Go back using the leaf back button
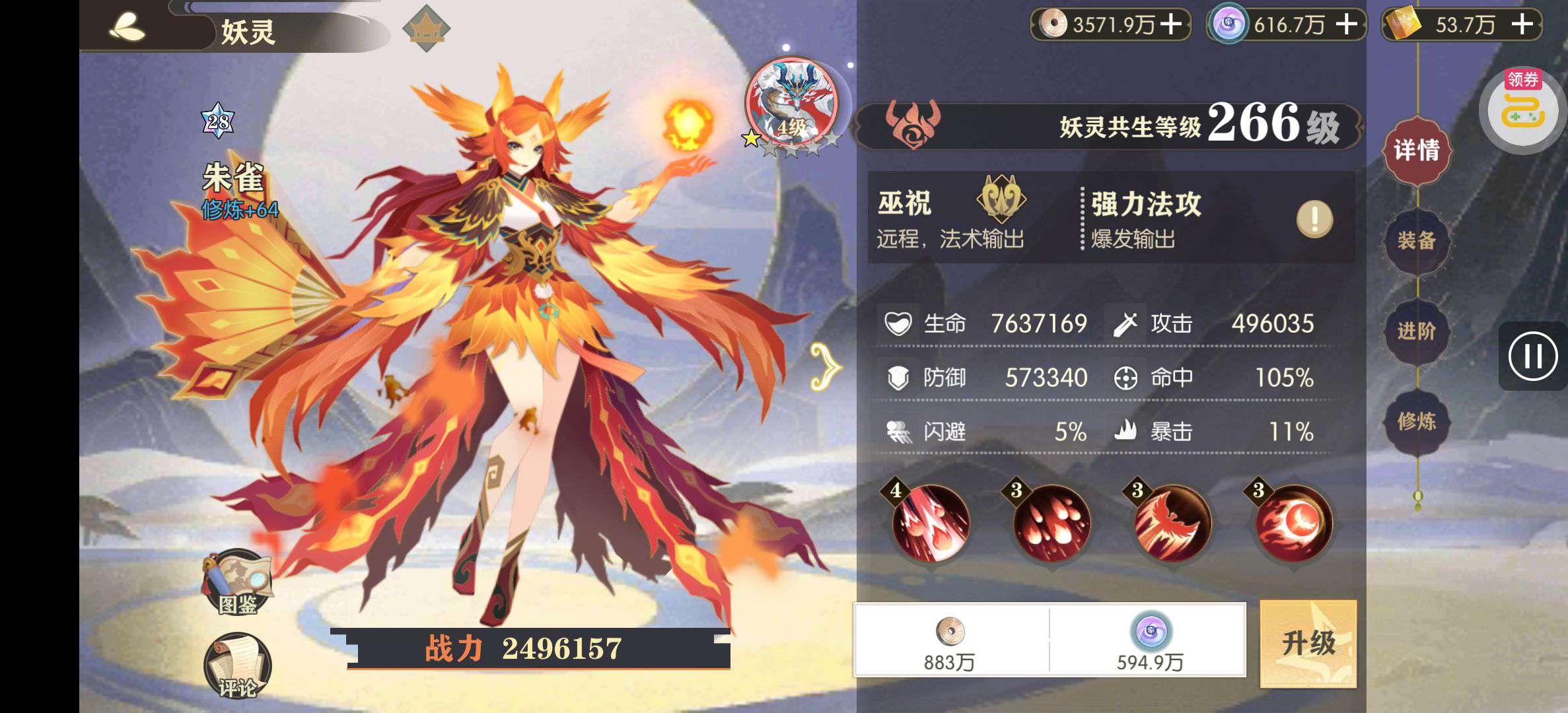The height and width of the screenshot is (713, 1568). [x=128, y=28]
